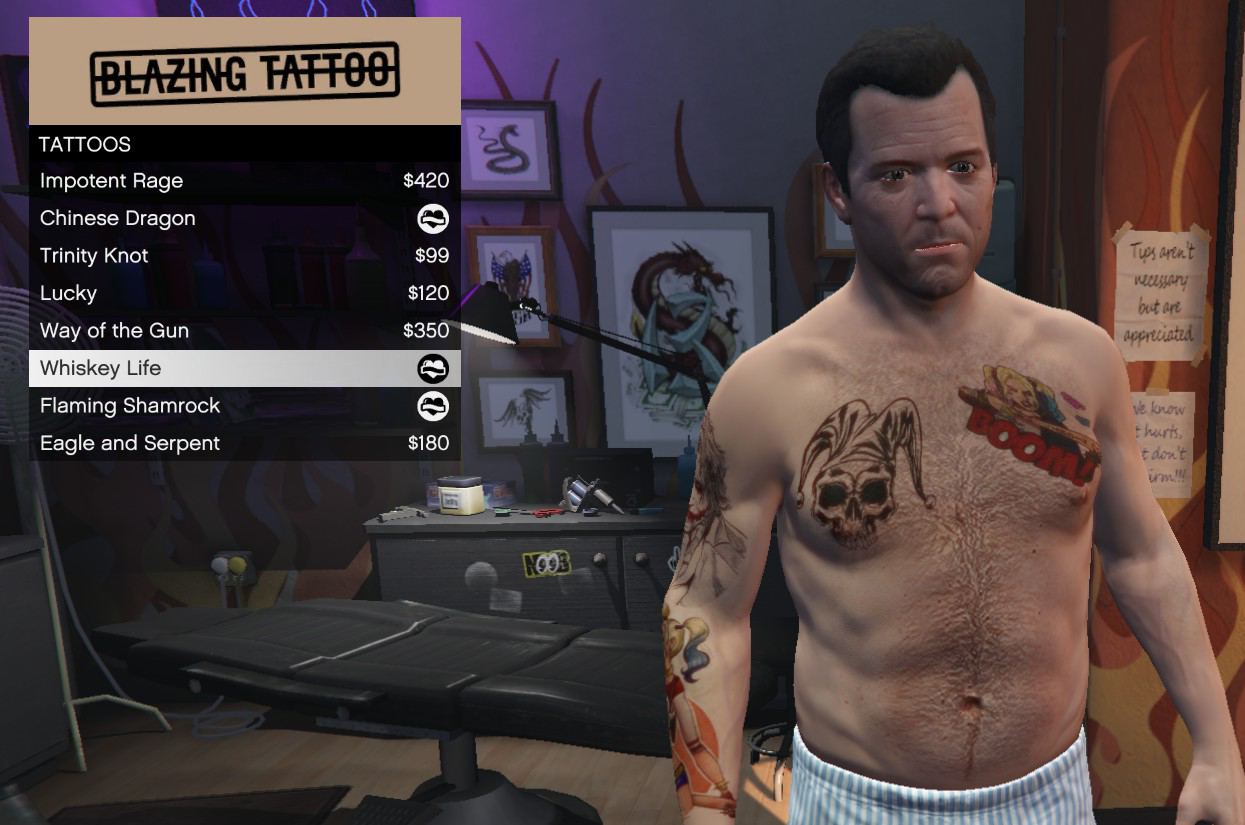Image resolution: width=1245 pixels, height=825 pixels.
Task: Choose the Chinese Dragon tattoo entry
Action: click(x=244, y=218)
